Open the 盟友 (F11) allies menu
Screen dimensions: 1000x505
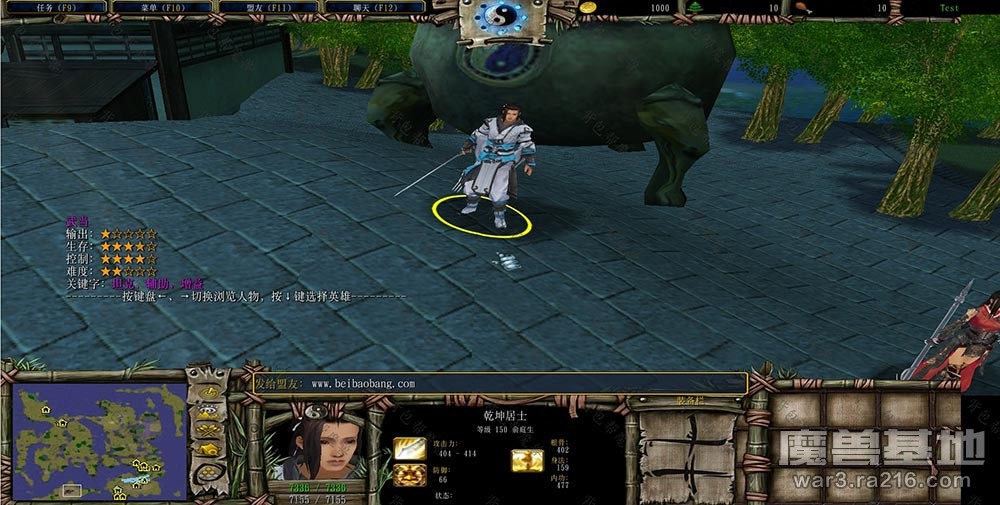coord(267,7)
